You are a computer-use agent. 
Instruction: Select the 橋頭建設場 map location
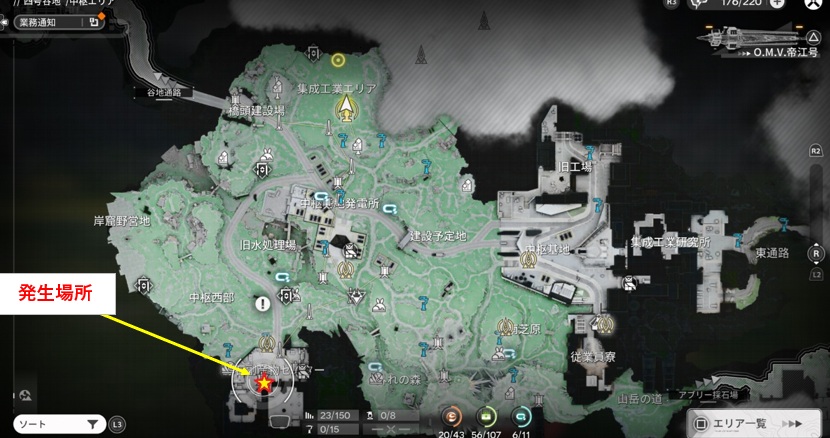pyautogui.click(x=256, y=110)
